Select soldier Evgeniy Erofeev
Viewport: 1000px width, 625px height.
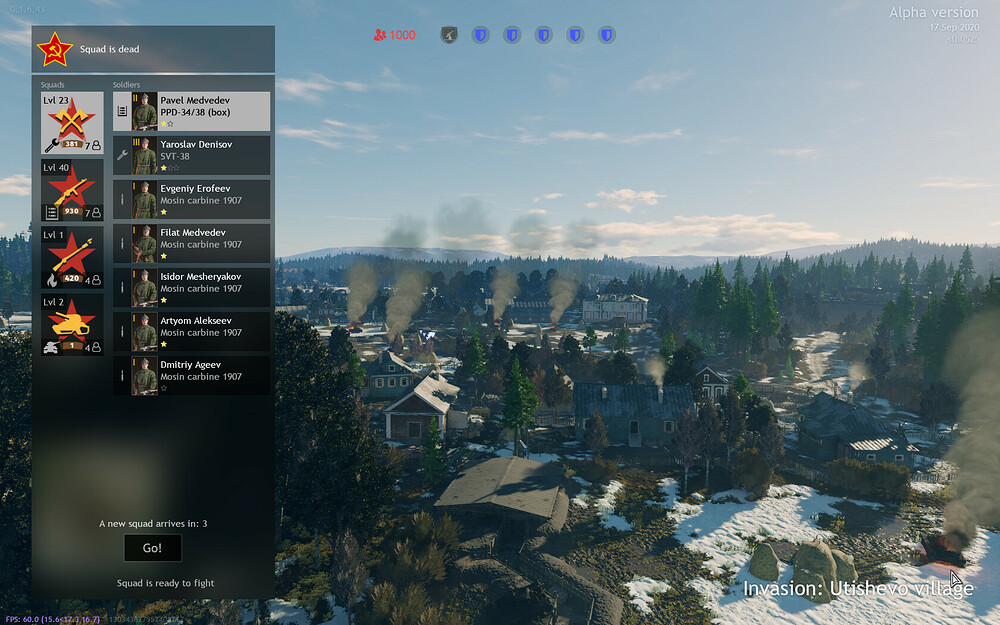(x=192, y=199)
